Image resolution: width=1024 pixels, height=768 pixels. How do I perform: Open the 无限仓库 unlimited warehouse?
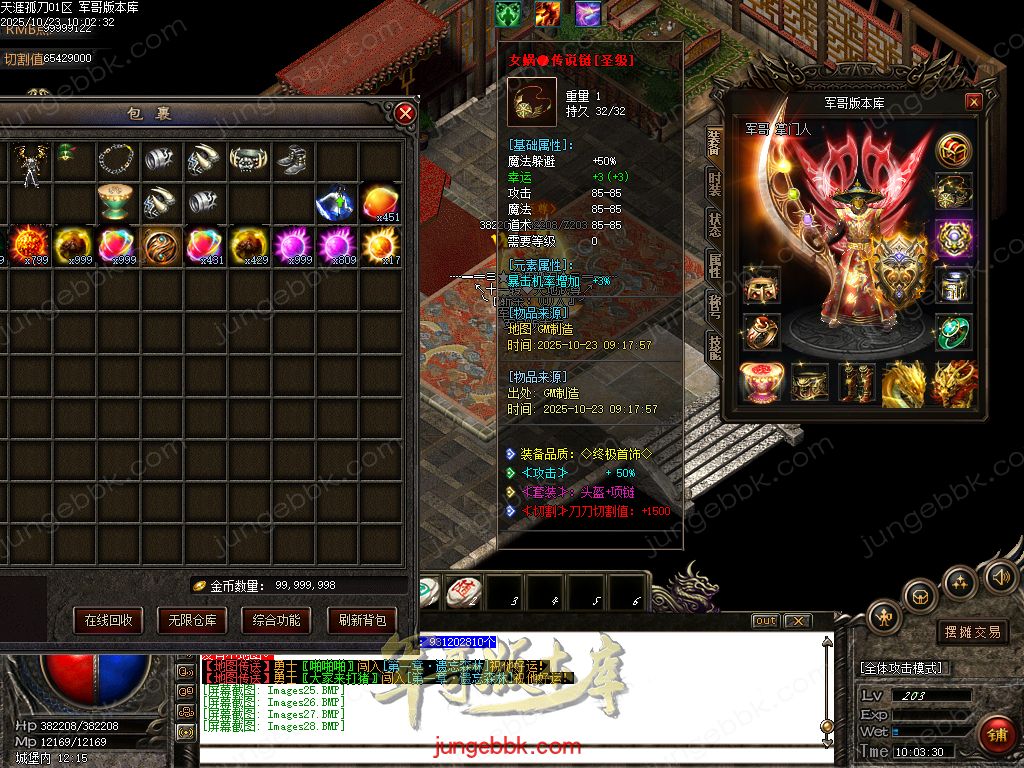point(192,620)
